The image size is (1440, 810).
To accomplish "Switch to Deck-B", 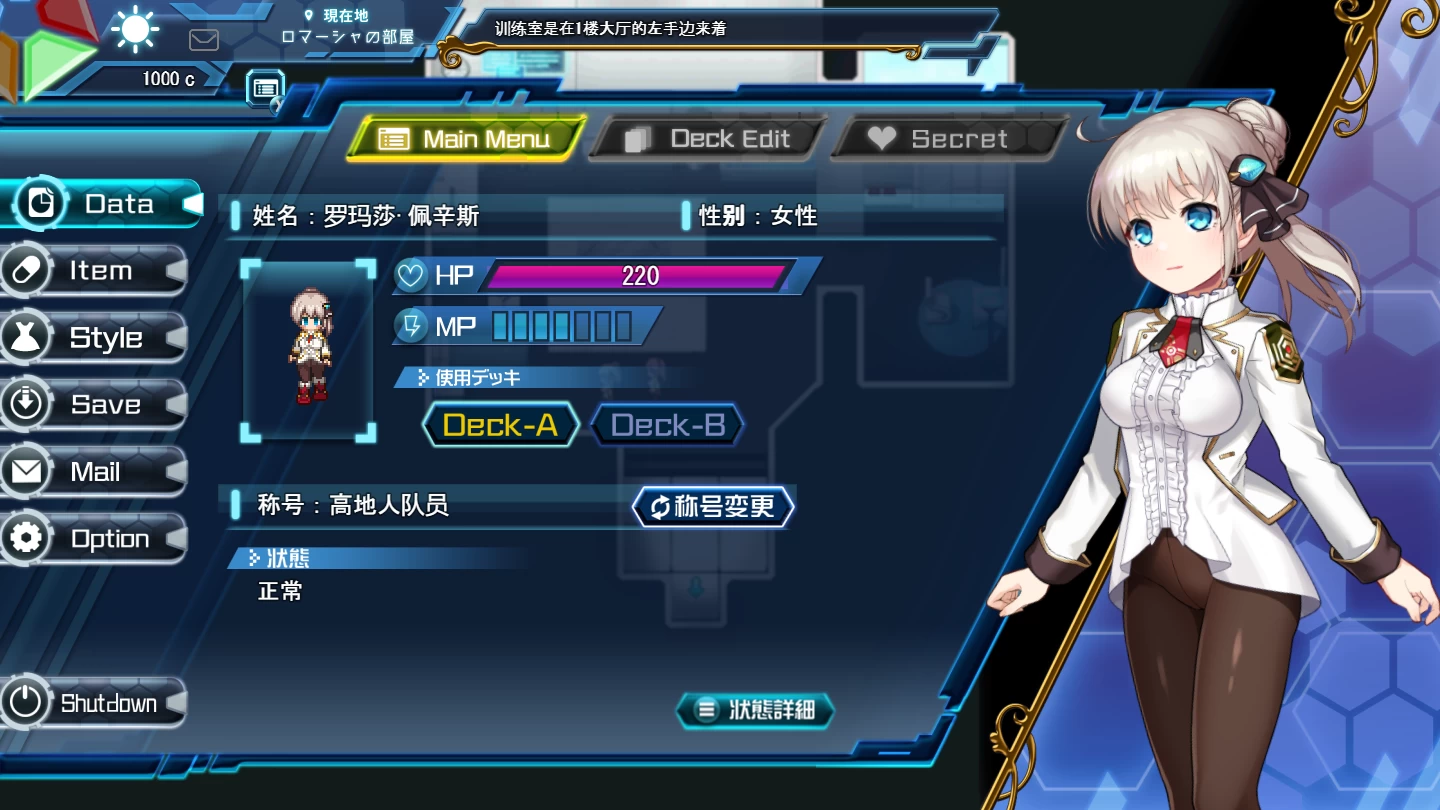I will 666,424.
